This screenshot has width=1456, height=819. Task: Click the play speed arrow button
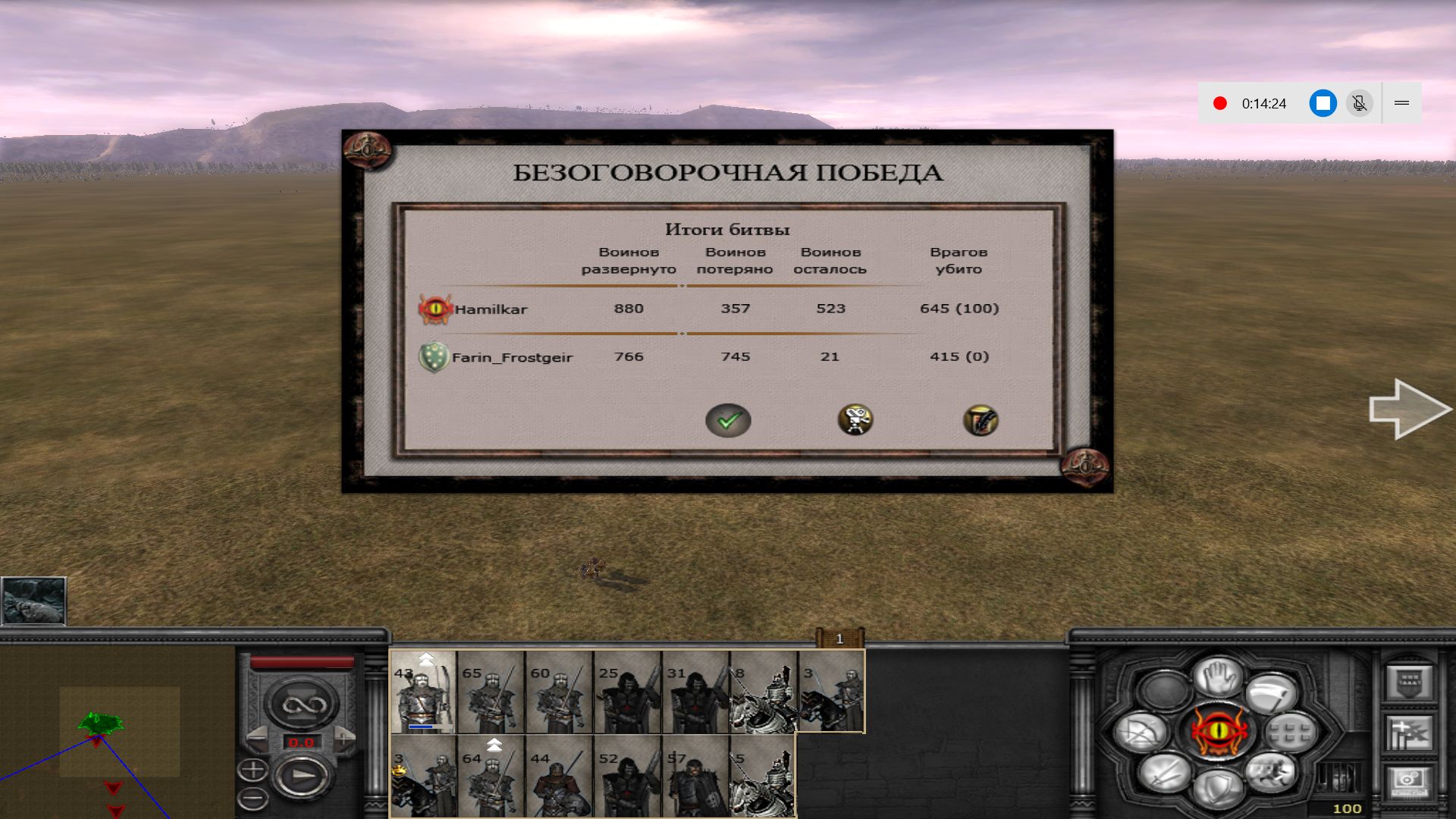(302, 777)
